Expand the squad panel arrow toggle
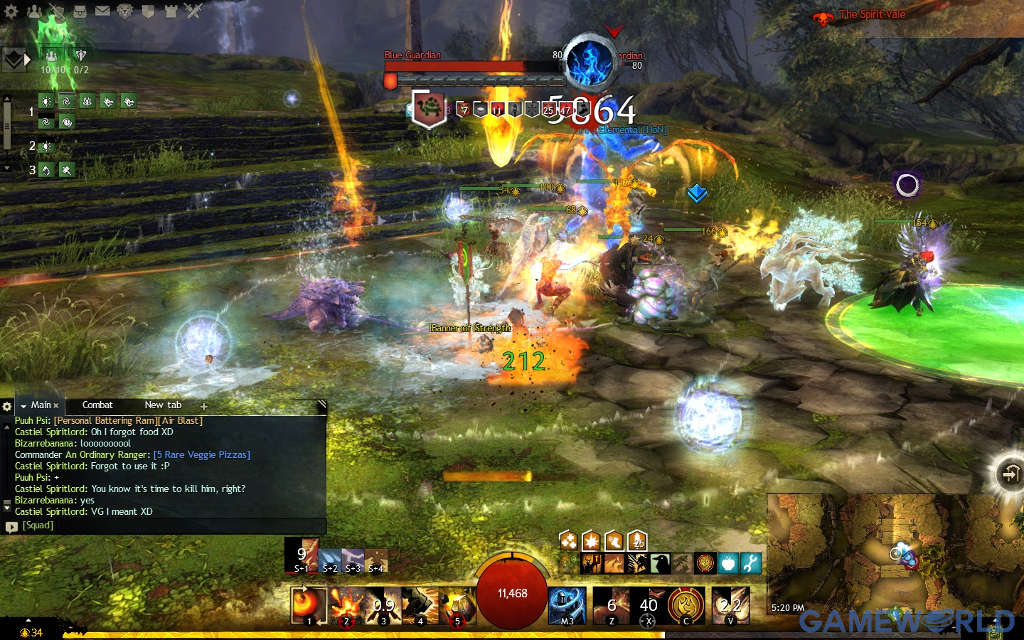Viewport: 1024px width, 640px height. 27,59
